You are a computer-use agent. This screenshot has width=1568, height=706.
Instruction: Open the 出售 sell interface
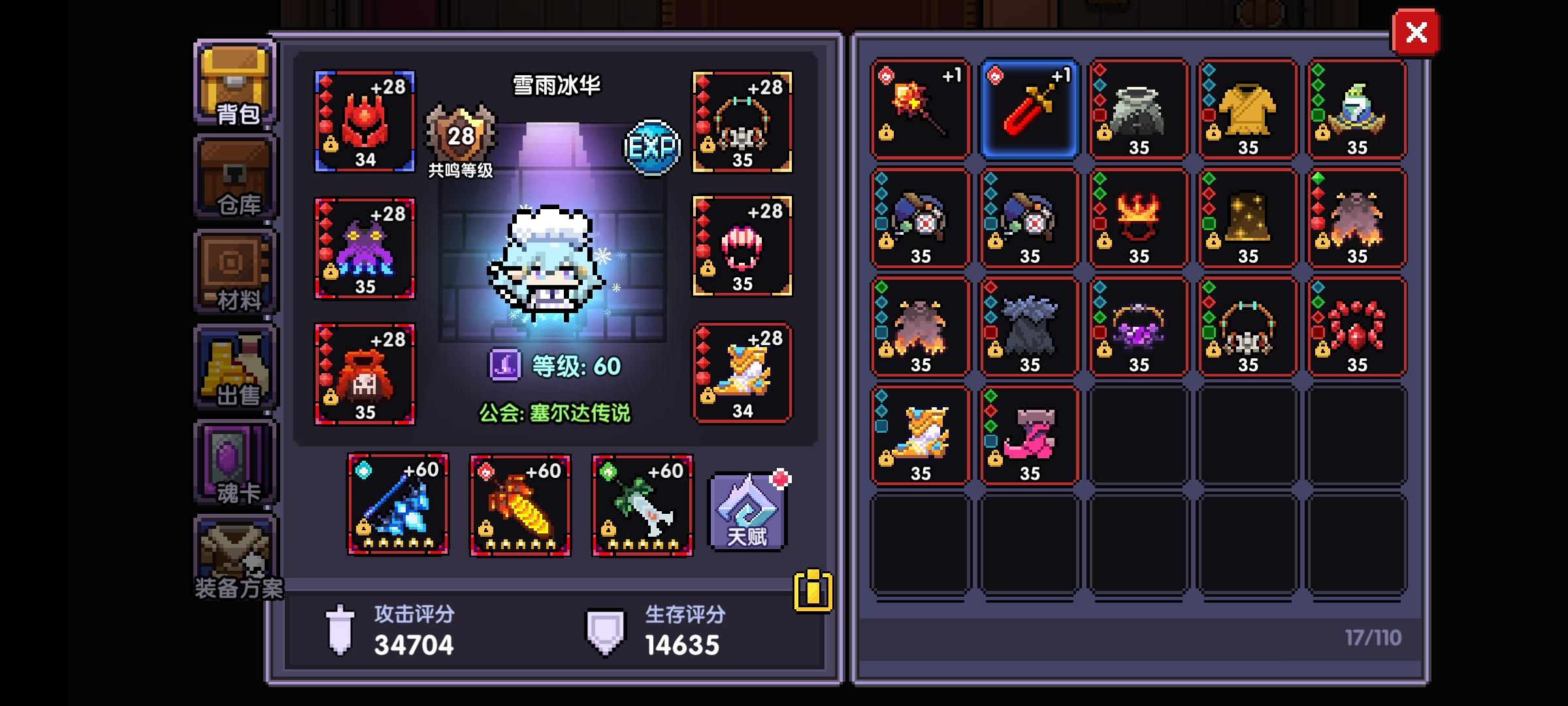point(234,366)
